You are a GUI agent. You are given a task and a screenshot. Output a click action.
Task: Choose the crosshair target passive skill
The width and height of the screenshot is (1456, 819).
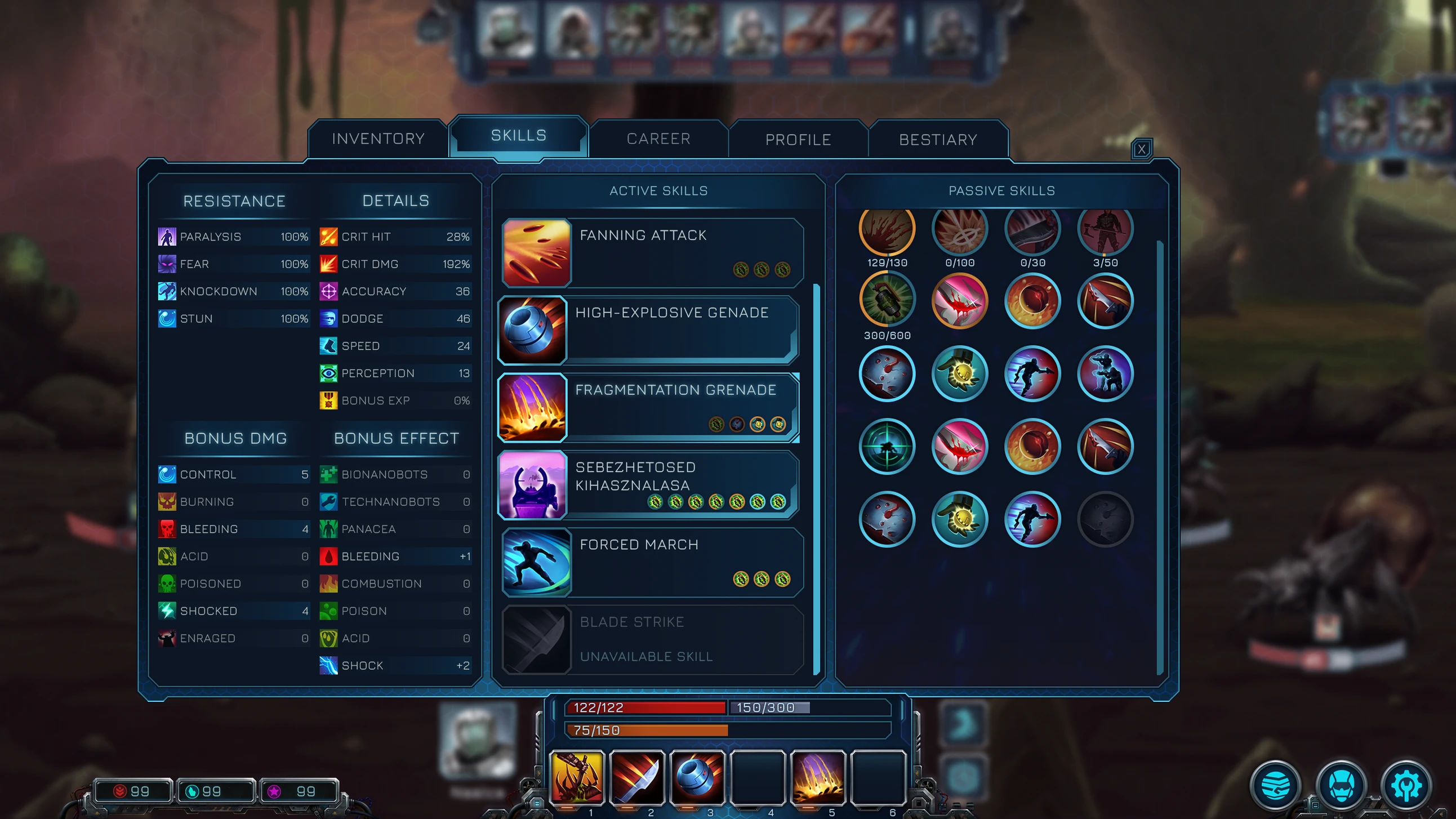point(887,446)
